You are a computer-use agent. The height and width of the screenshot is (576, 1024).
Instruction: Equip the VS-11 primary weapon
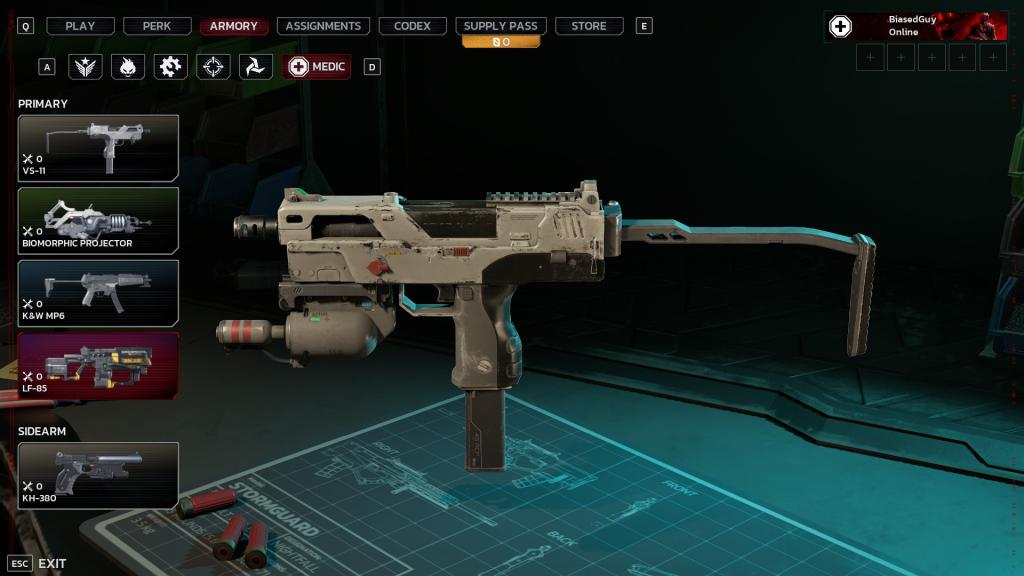pos(98,147)
